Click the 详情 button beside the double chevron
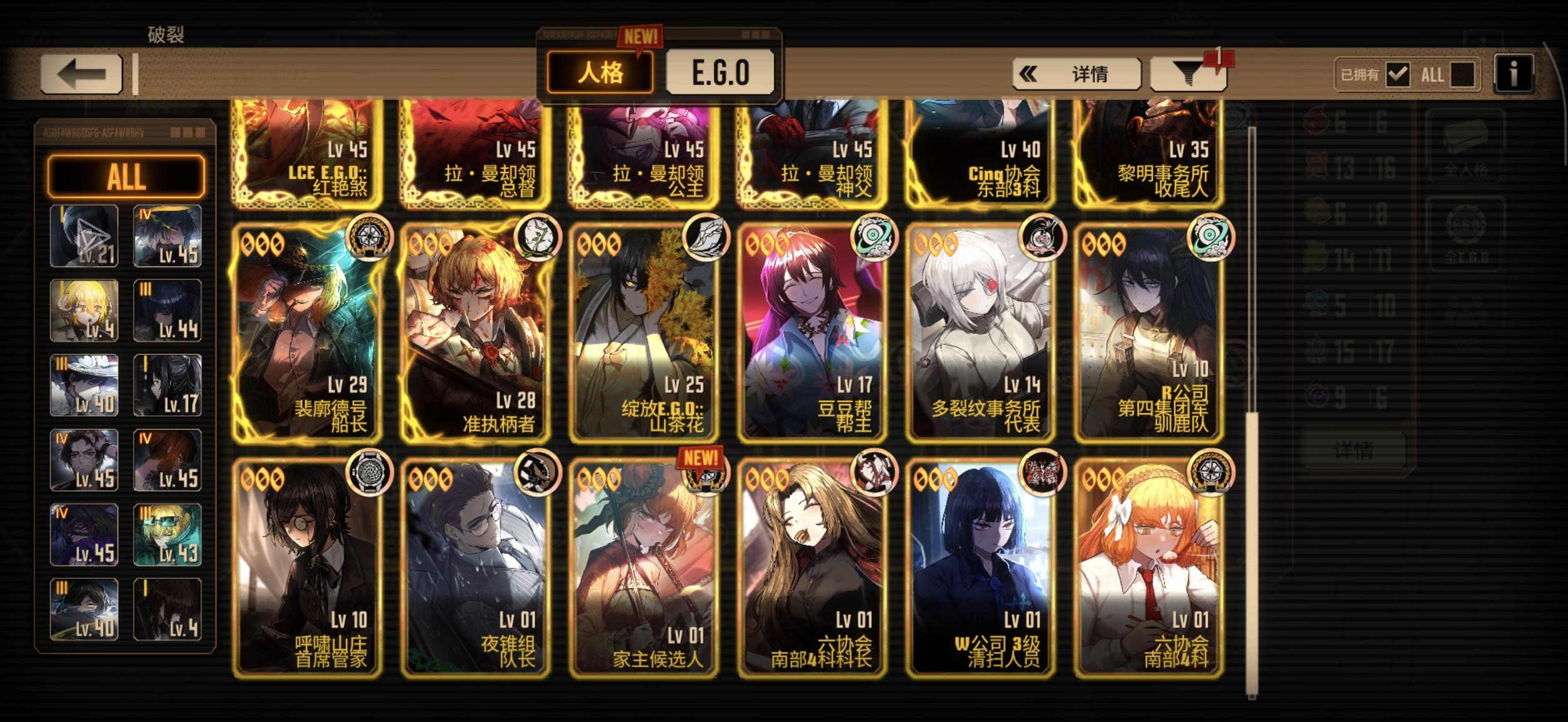 click(x=1089, y=74)
